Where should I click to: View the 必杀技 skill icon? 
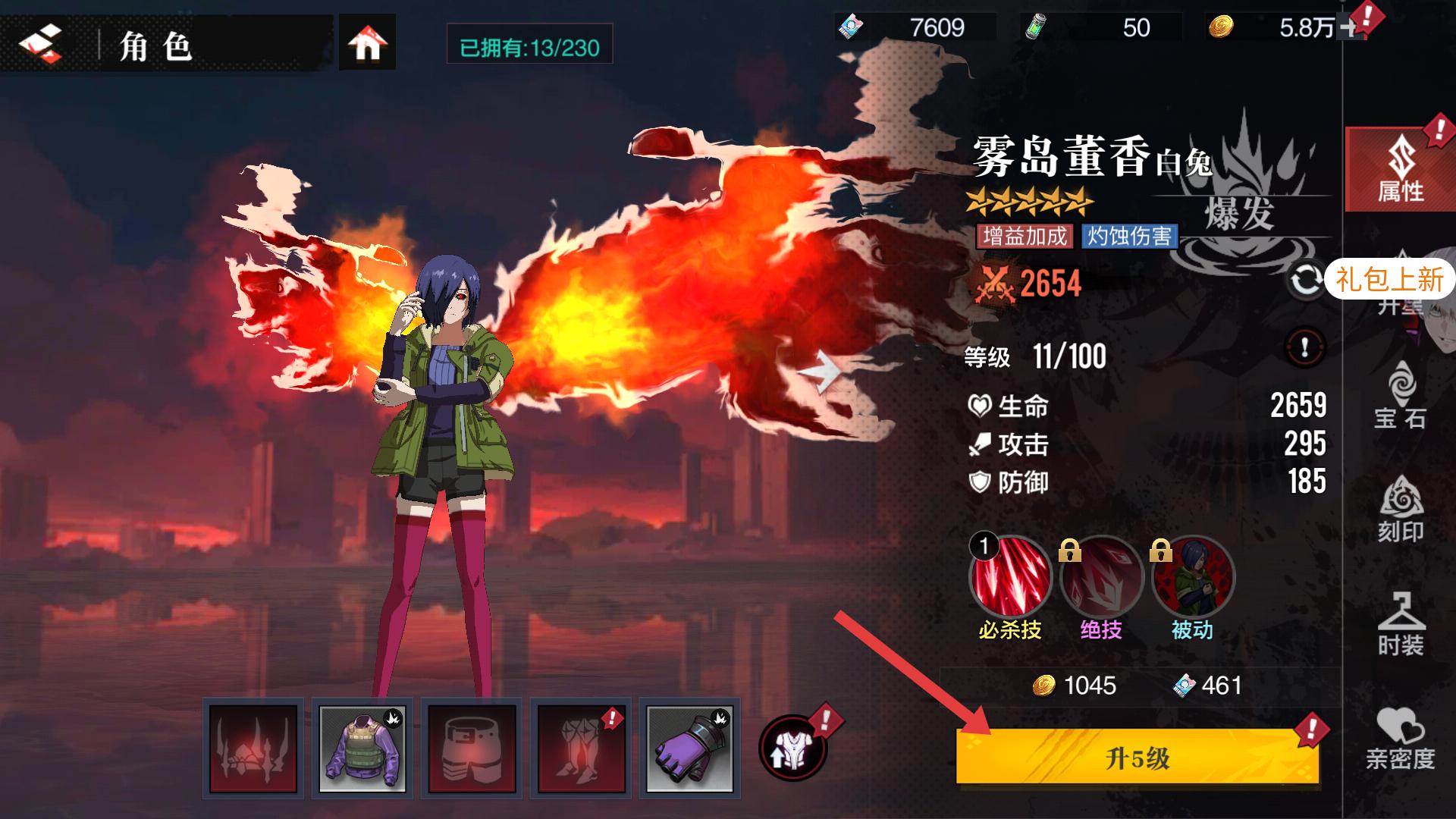tap(1009, 576)
